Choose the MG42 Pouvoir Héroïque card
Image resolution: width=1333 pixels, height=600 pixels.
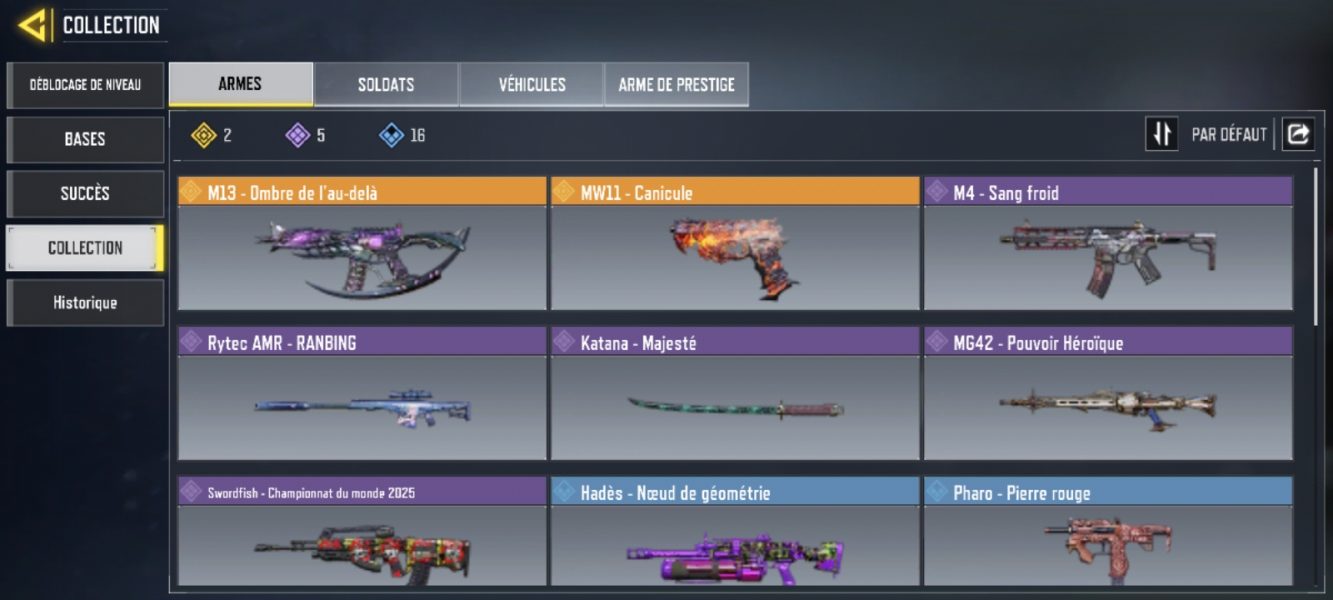click(x=1108, y=394)
